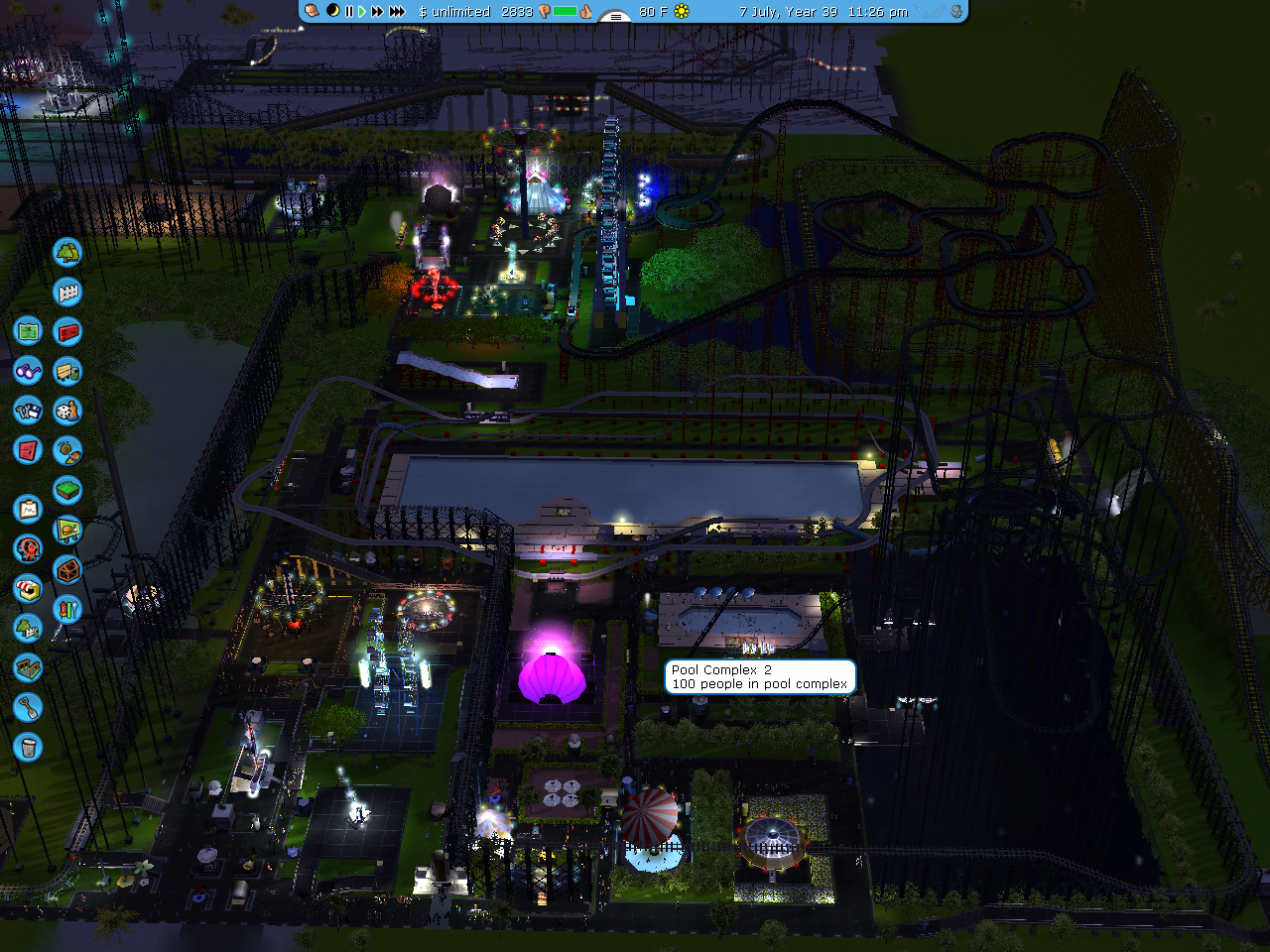Open the trees and foliage scenery menu
Screen dimensions: 1270x952
(x=66, y=252)
